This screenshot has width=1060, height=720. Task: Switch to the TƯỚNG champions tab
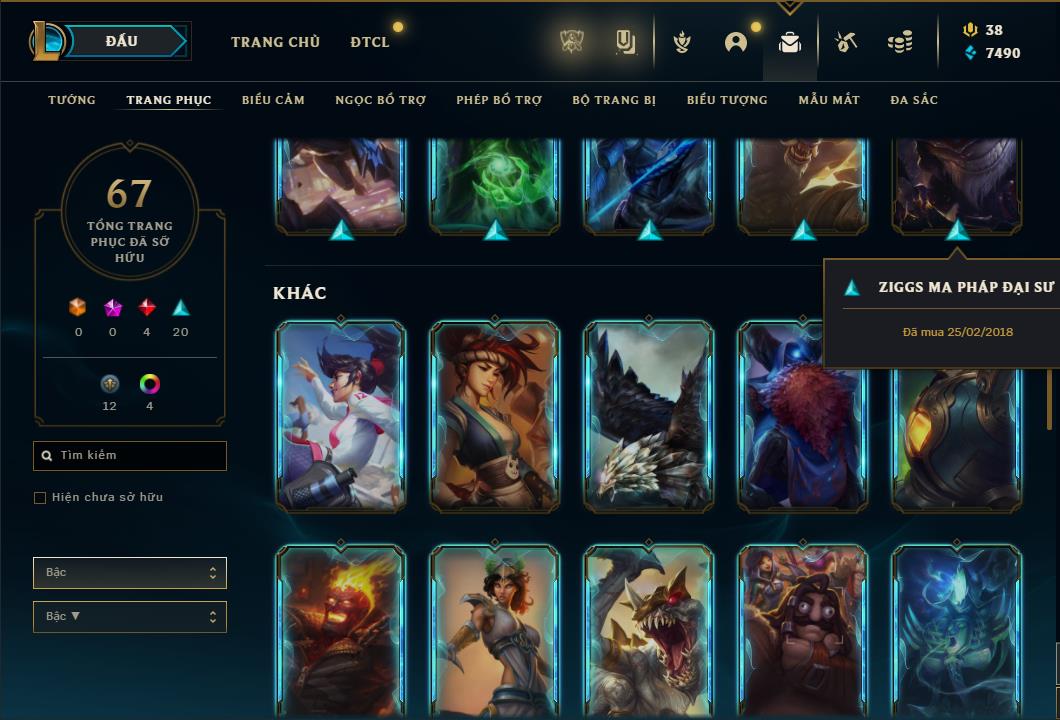(x=72, y=100)
